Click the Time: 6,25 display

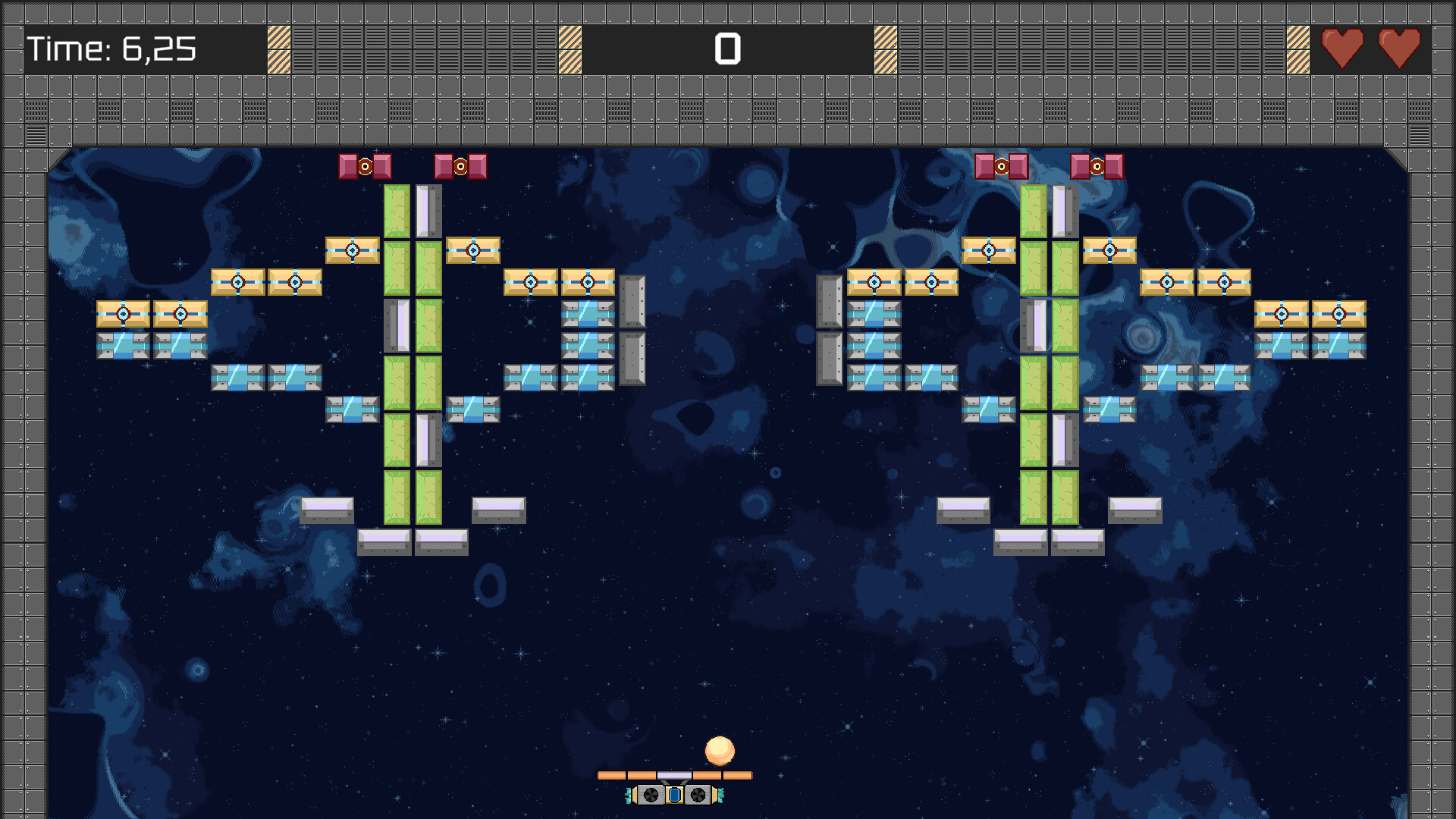coord(110,50)
